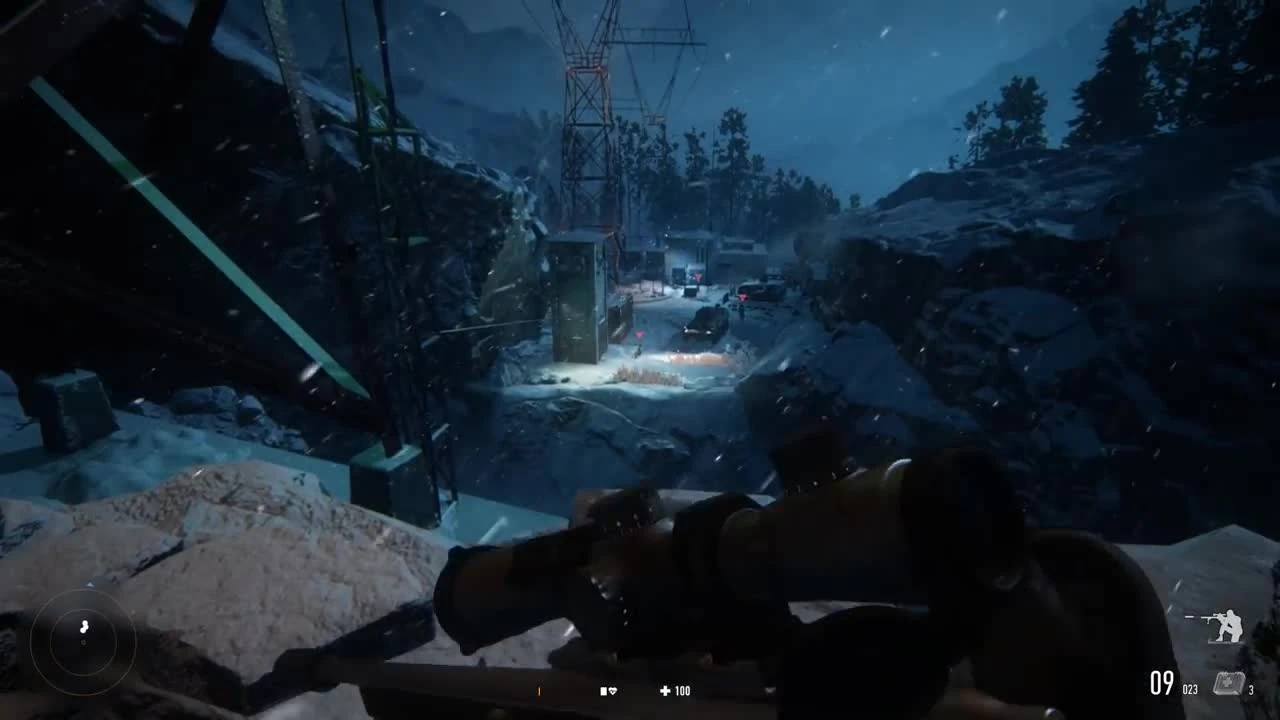The image size is (1280, 720).
Task: Click the player blip on the radar
Action: coord(83,626)
